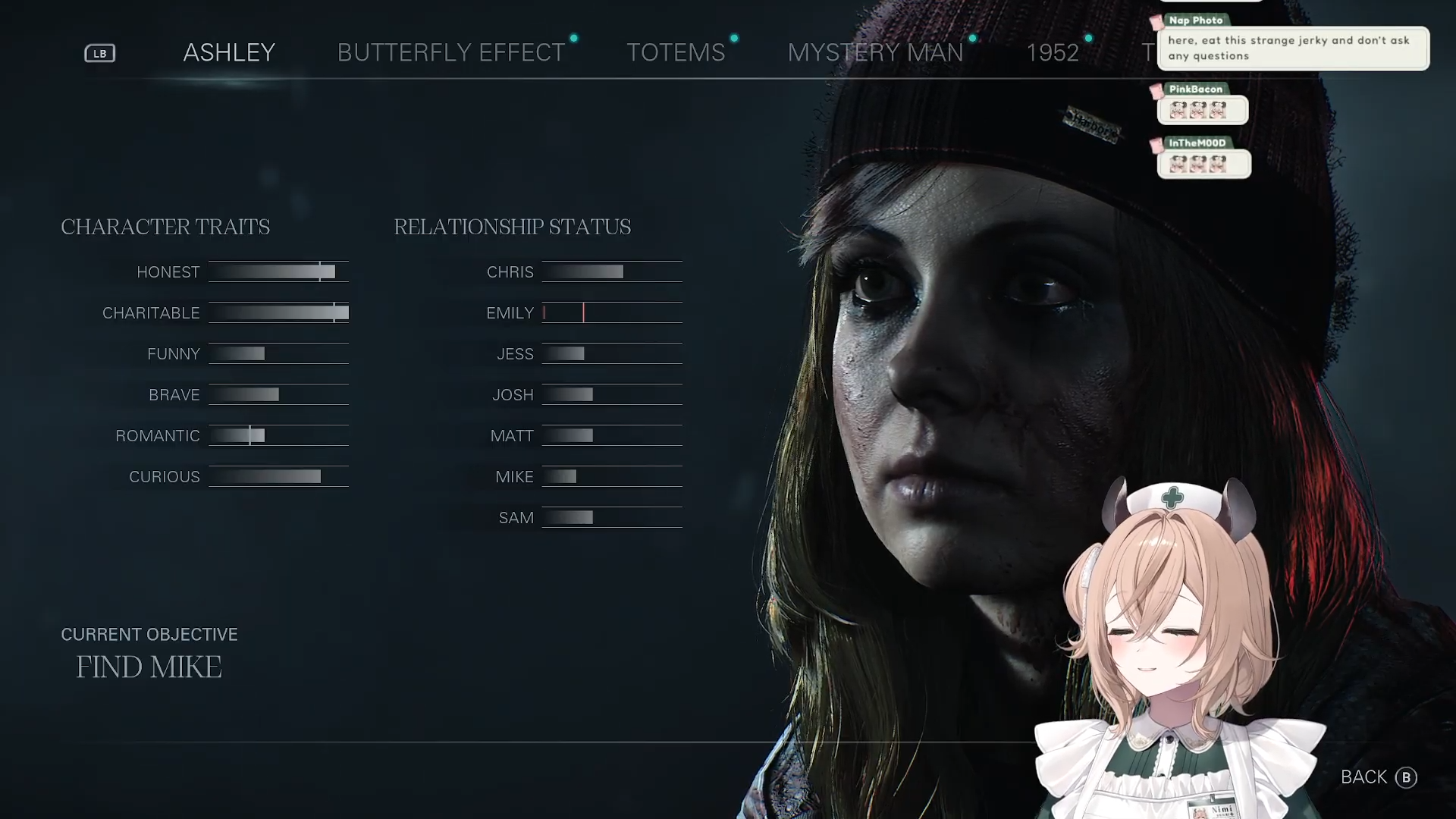Click the Back button

tap(1378, 777)
